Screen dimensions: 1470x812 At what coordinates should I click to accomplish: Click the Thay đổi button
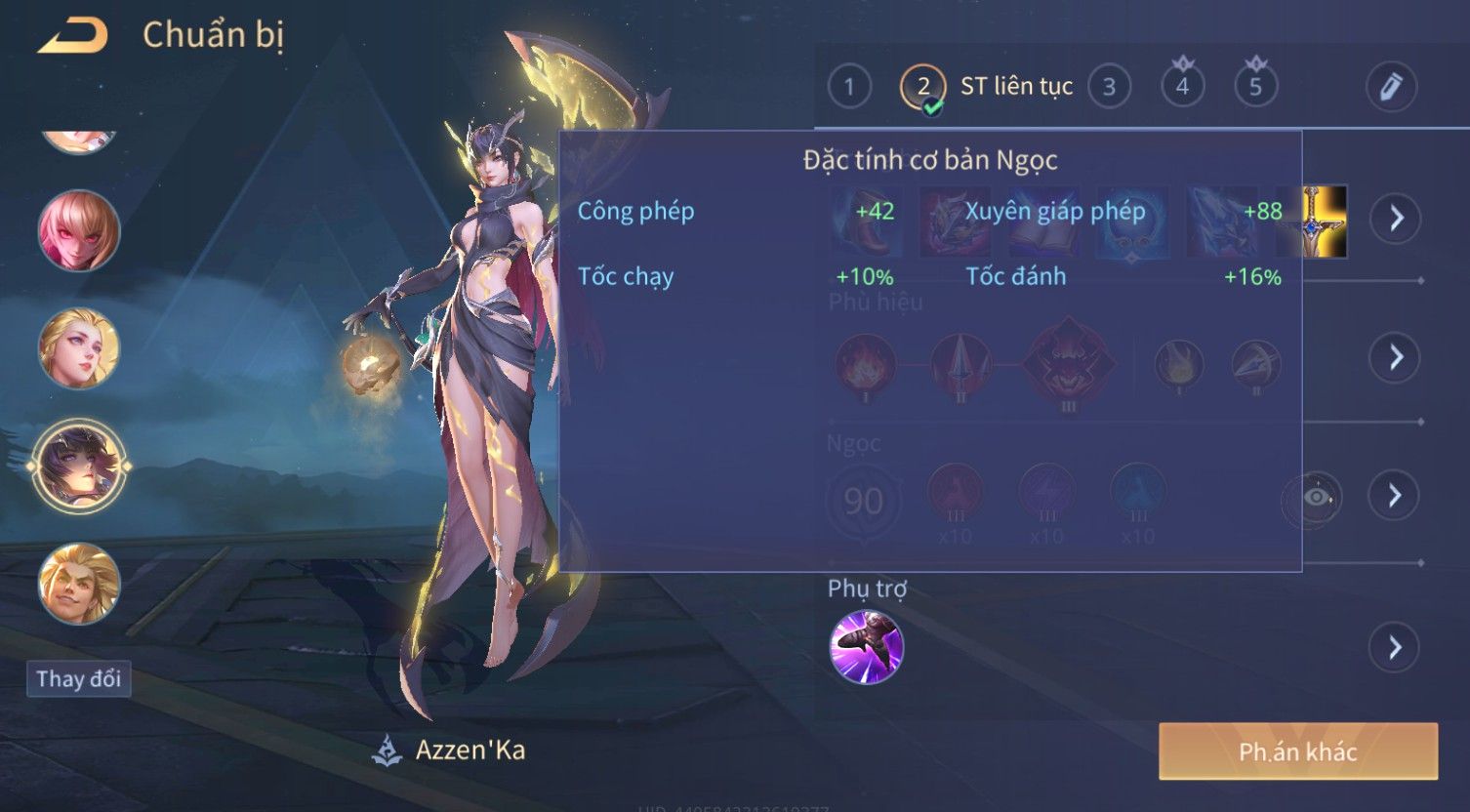point(78,679)
